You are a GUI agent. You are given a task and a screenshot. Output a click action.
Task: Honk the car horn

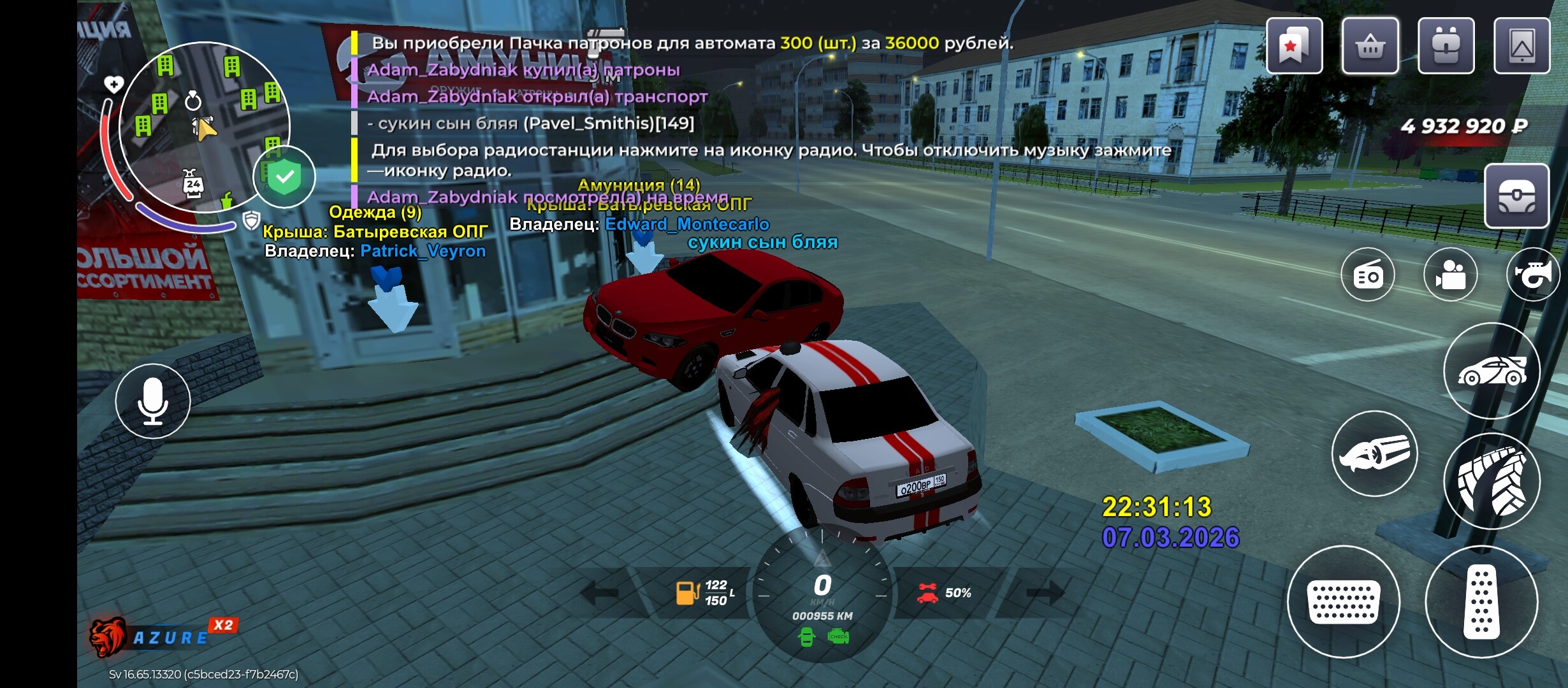coord(1532,275)
